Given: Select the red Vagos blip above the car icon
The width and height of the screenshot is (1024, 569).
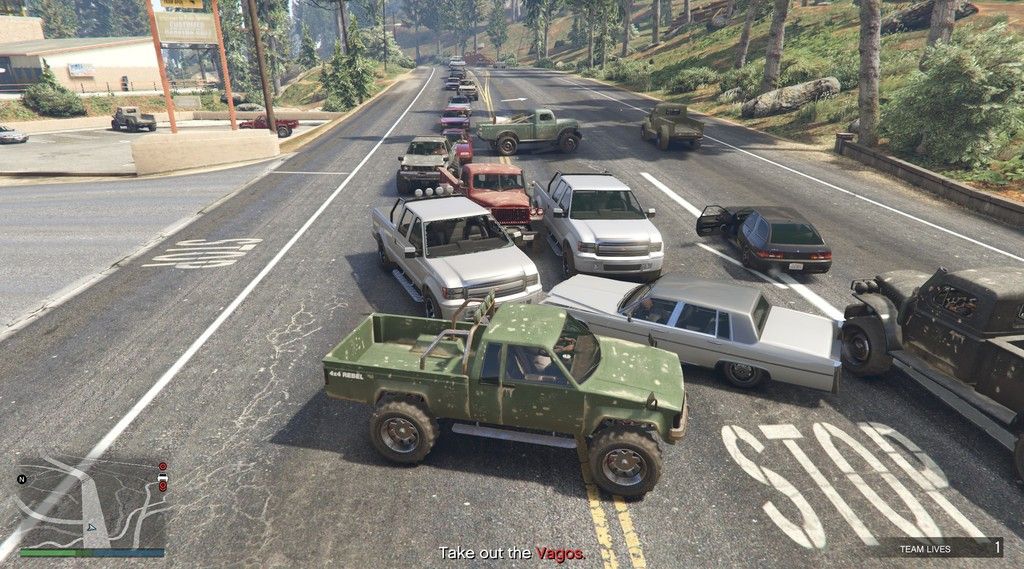Looking at the screenshot, I should [163, 466].
